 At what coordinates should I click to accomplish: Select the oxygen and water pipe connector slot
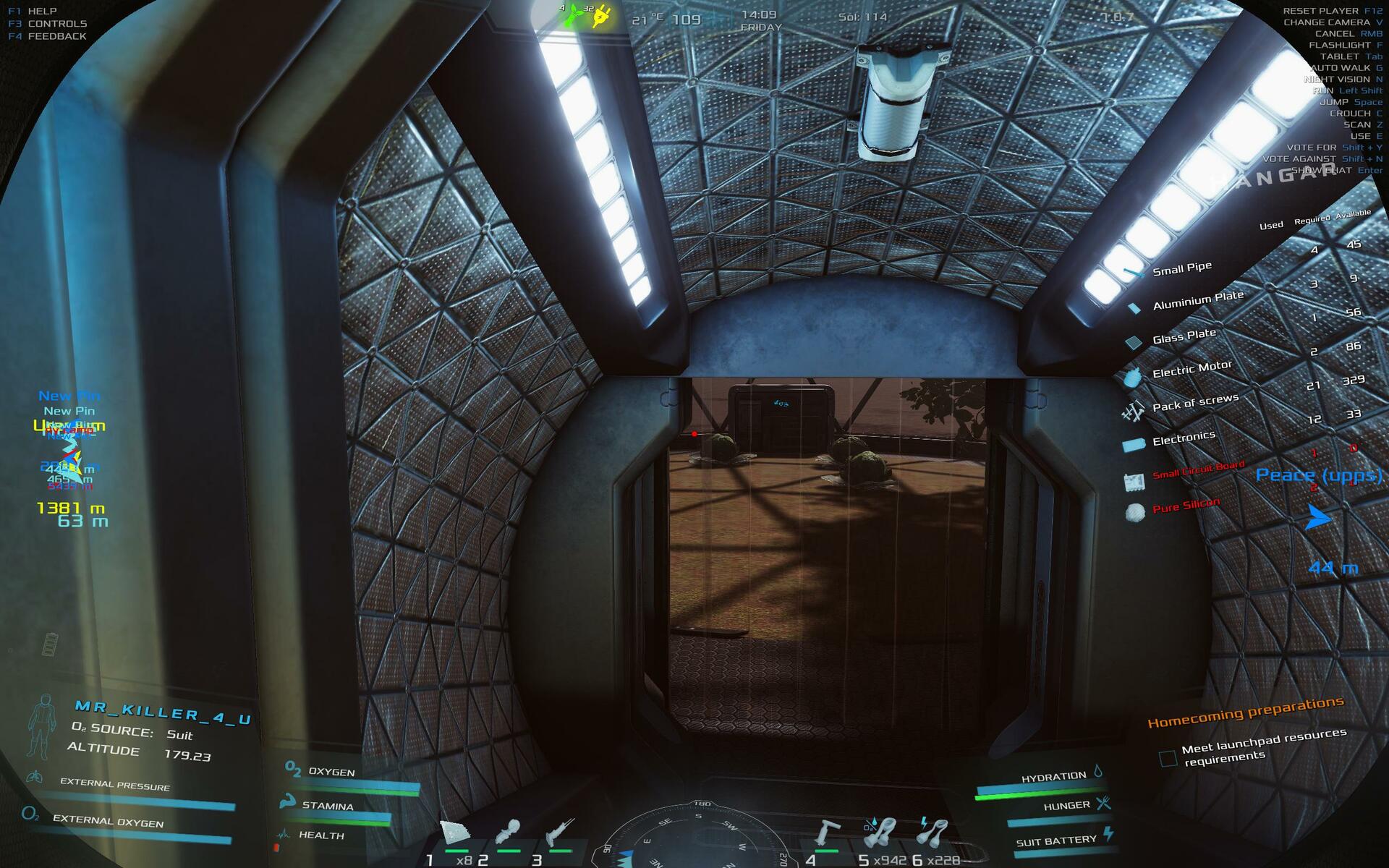pos(880,833)
